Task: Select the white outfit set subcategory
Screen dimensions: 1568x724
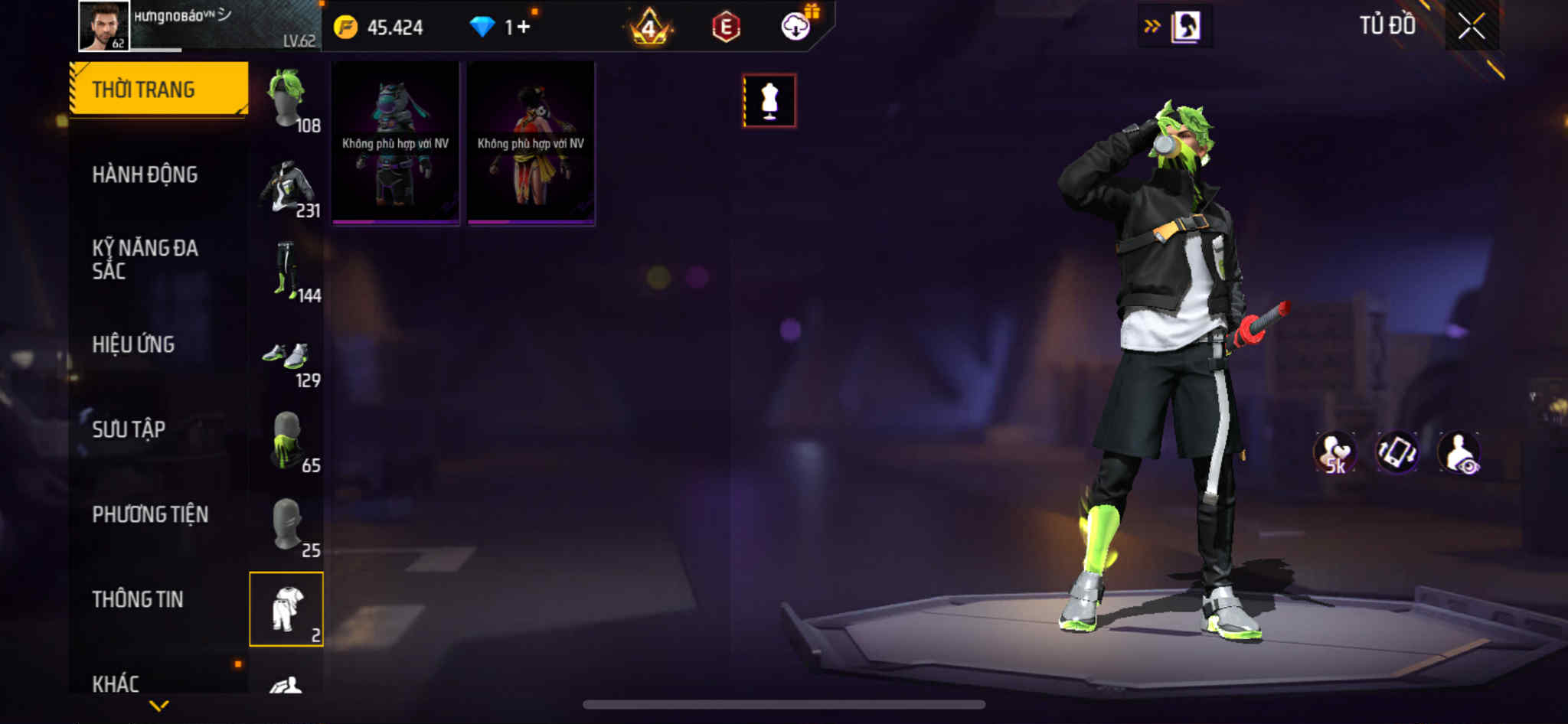Action: (x=286, y=609)
